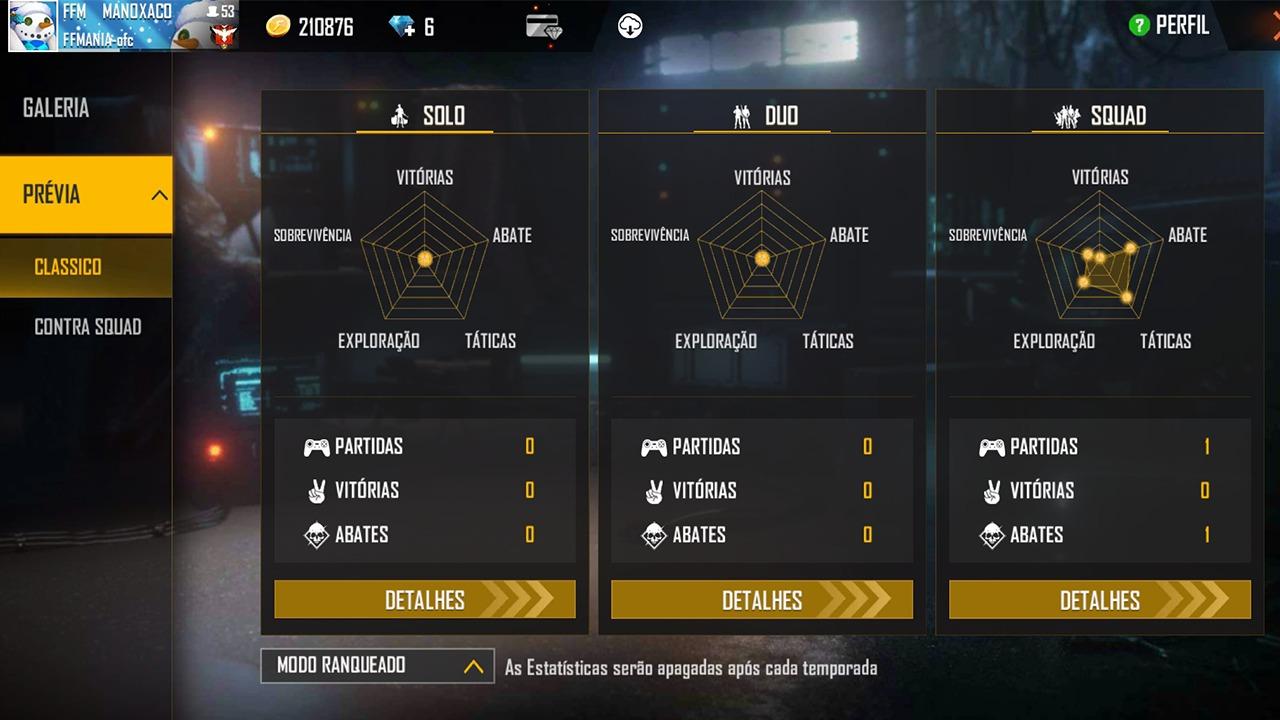The width and height of the screenshot is (1280, 720).
Task: Collapse the Prévia menu section
Action: 159,195
